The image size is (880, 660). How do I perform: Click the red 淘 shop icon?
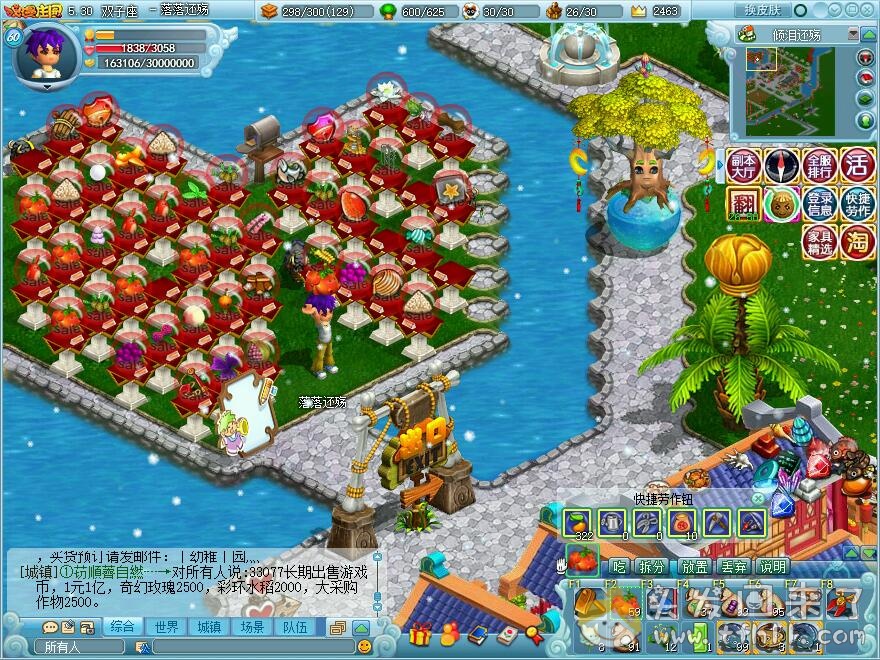(857, 242)
